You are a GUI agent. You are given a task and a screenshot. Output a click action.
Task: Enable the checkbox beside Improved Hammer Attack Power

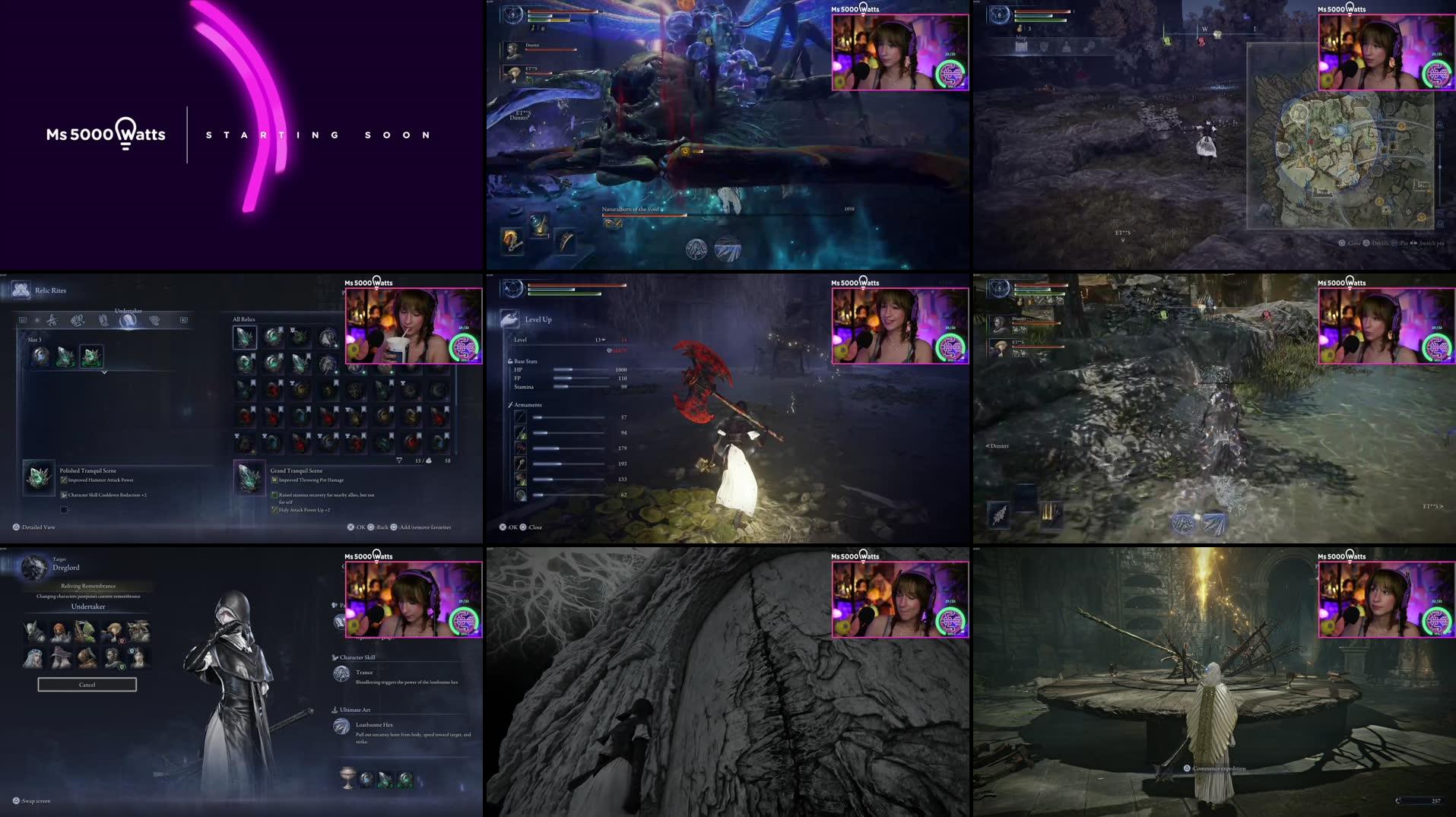(62, 480)
